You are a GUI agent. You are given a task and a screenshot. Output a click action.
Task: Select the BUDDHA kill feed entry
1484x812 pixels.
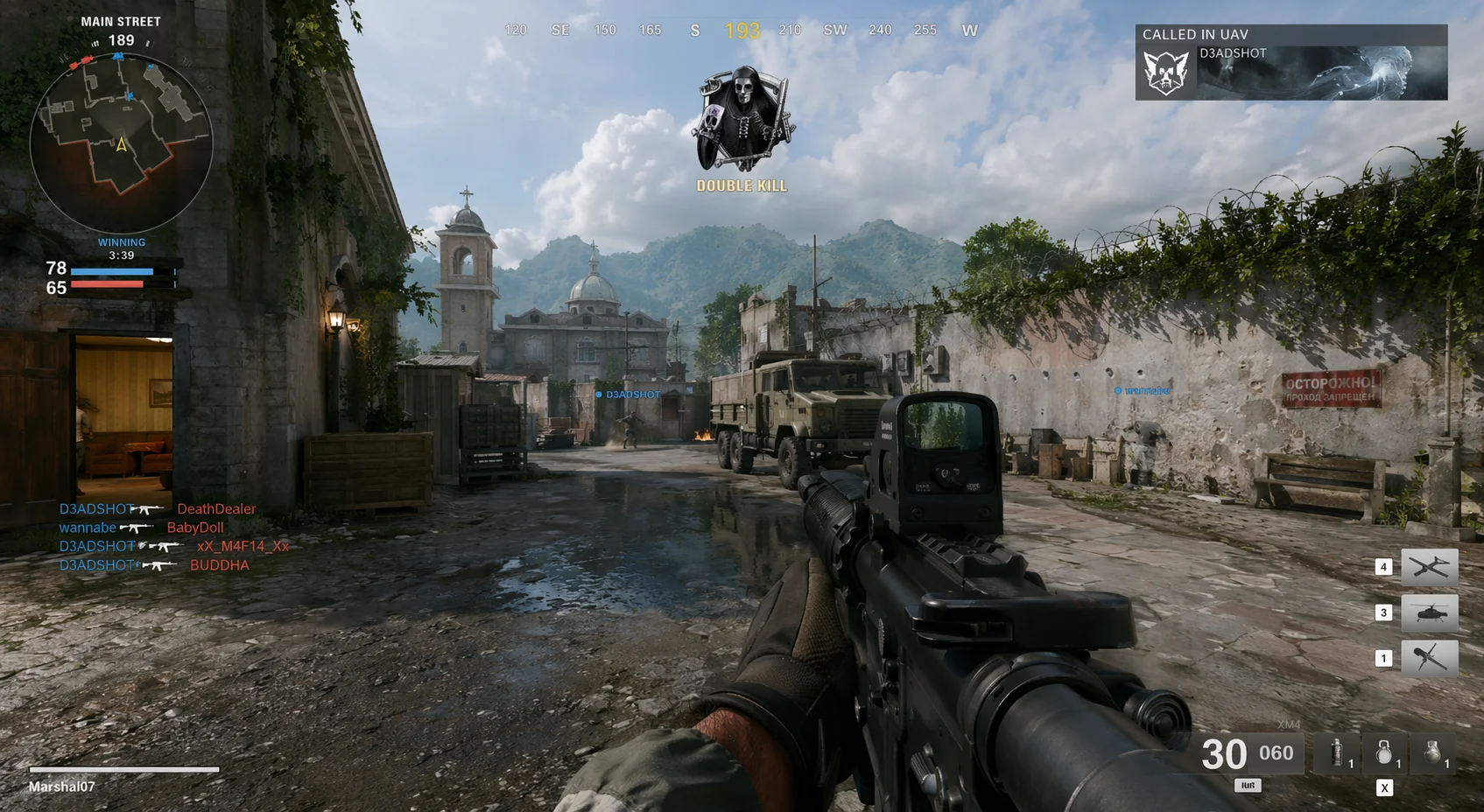[x=219, y=565]
